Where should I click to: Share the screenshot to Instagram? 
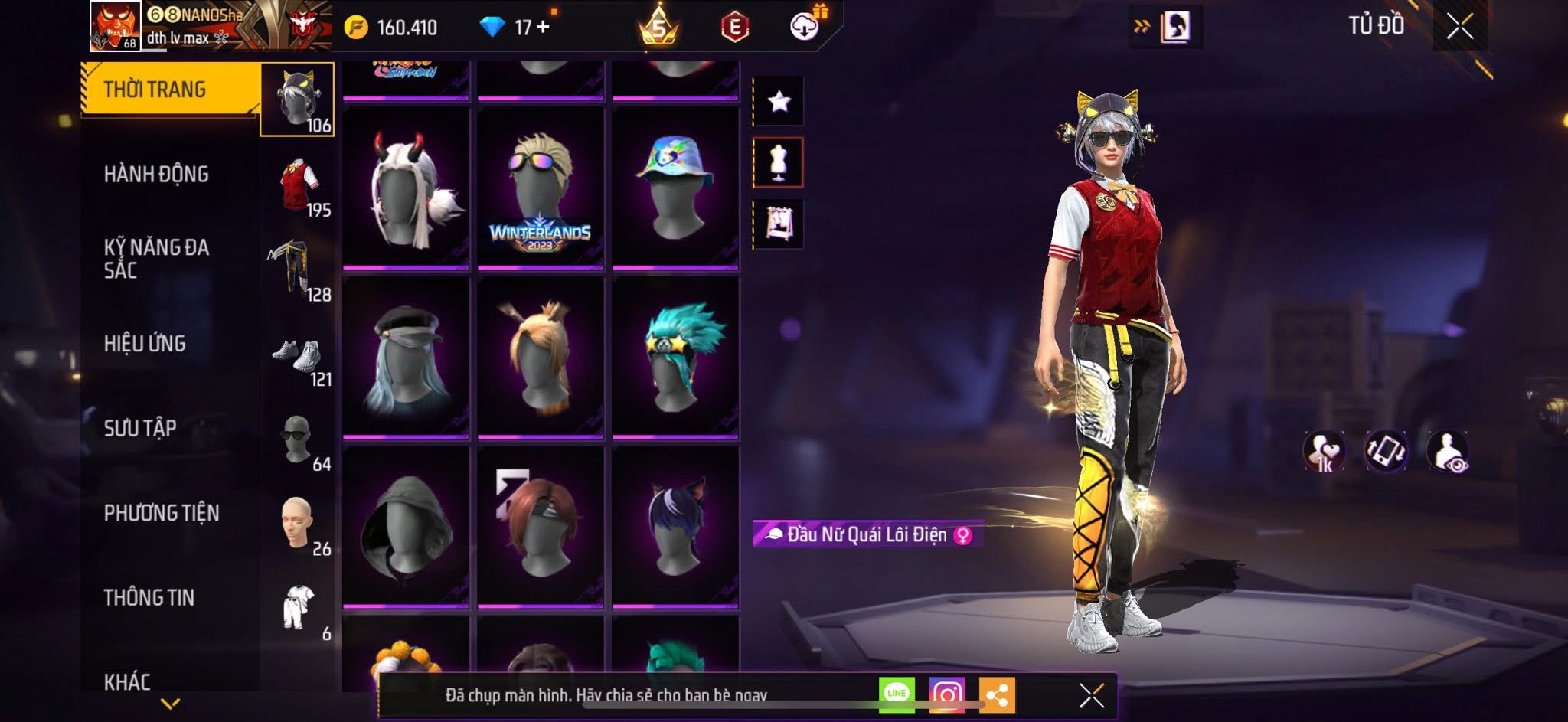pyautogui.click(x=946, y=694)
